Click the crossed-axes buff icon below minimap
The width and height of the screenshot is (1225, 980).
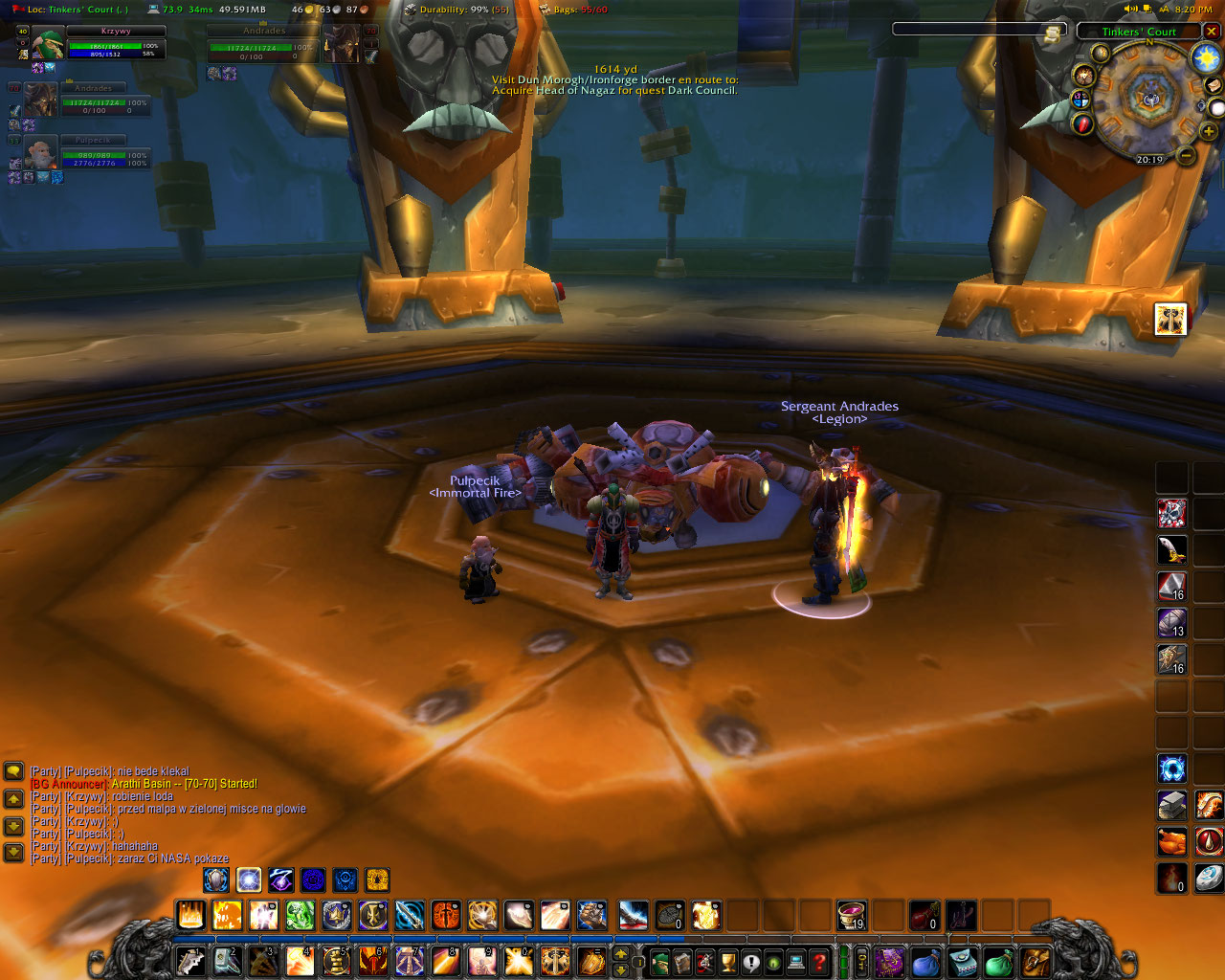tap(1170, 319)
